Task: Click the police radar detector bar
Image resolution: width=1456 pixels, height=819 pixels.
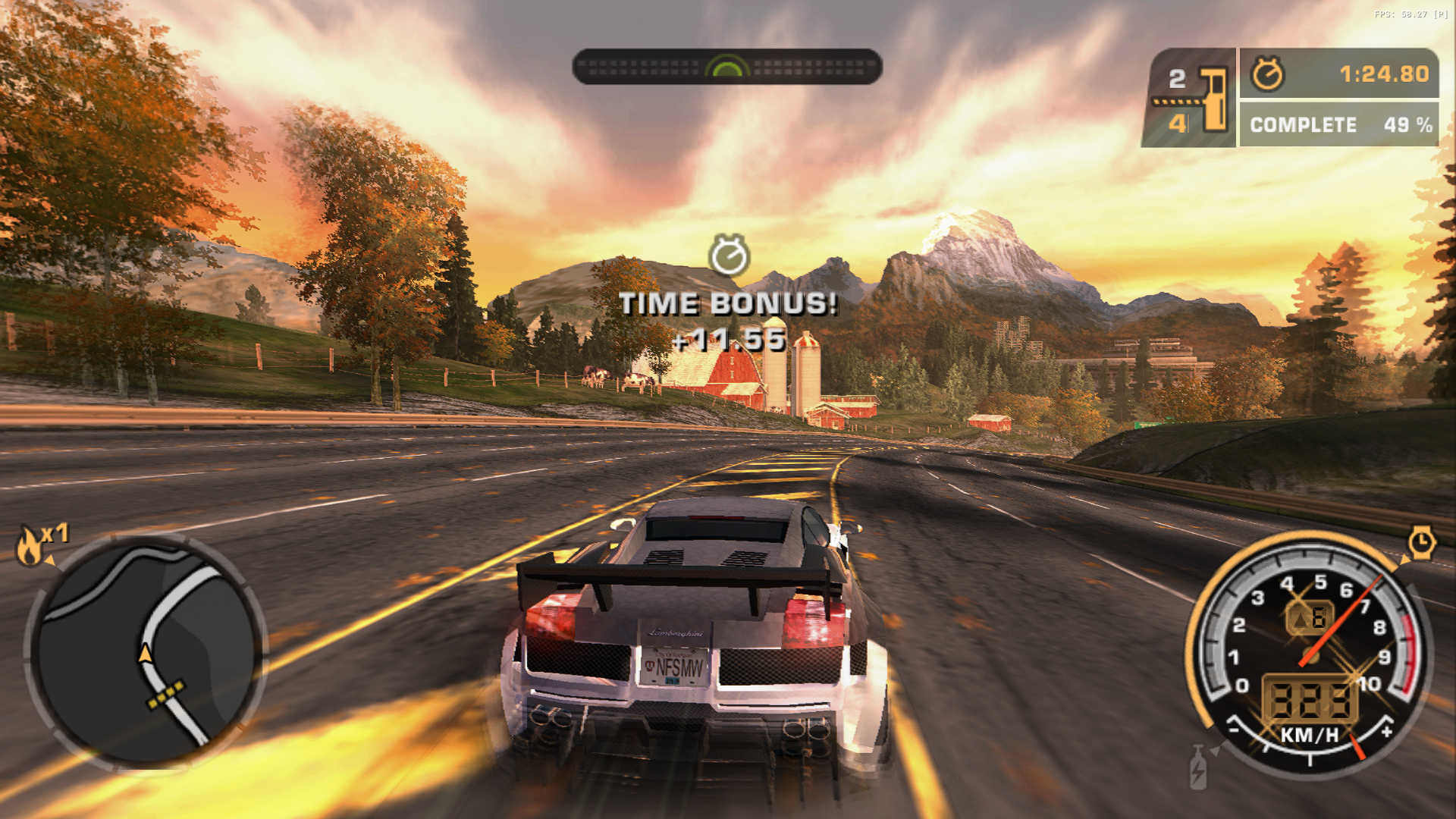Action: point(726,67)
